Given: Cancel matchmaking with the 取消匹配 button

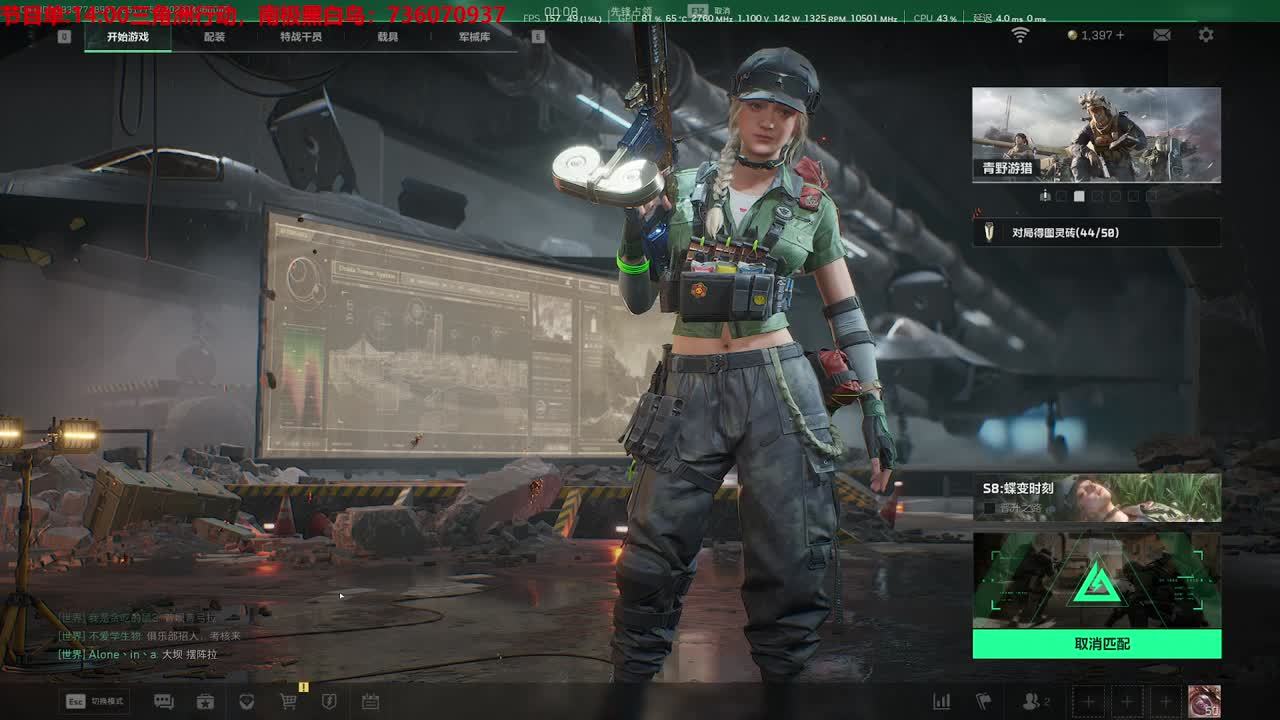Looking at the screenshot, I should point(1097,644).
